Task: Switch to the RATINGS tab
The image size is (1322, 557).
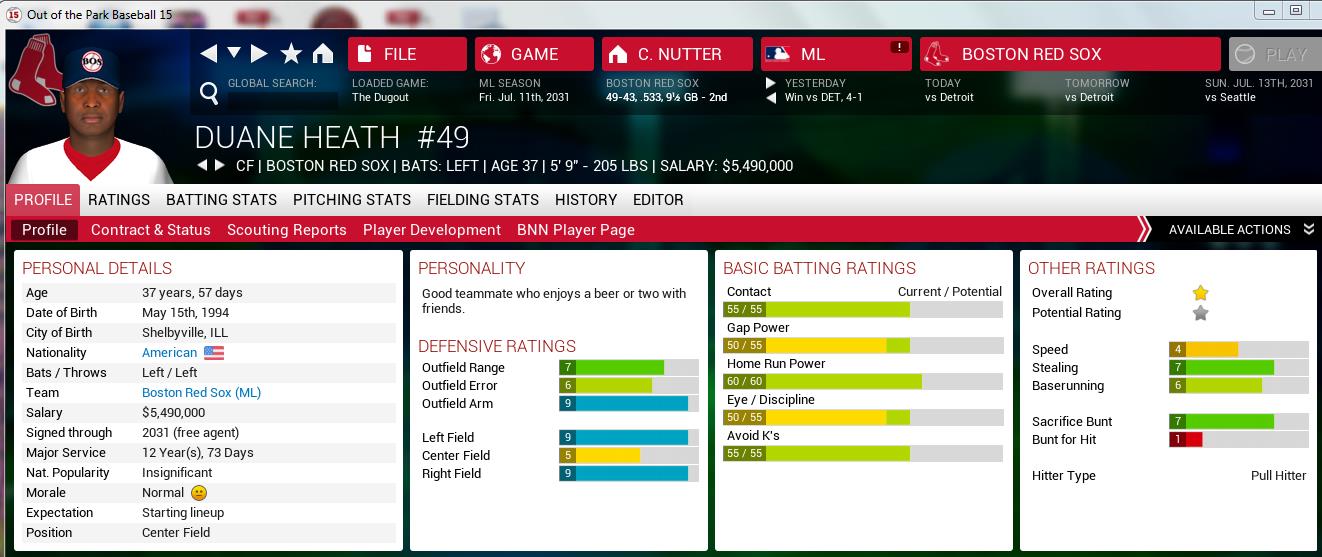Action: tap(119, 200)
